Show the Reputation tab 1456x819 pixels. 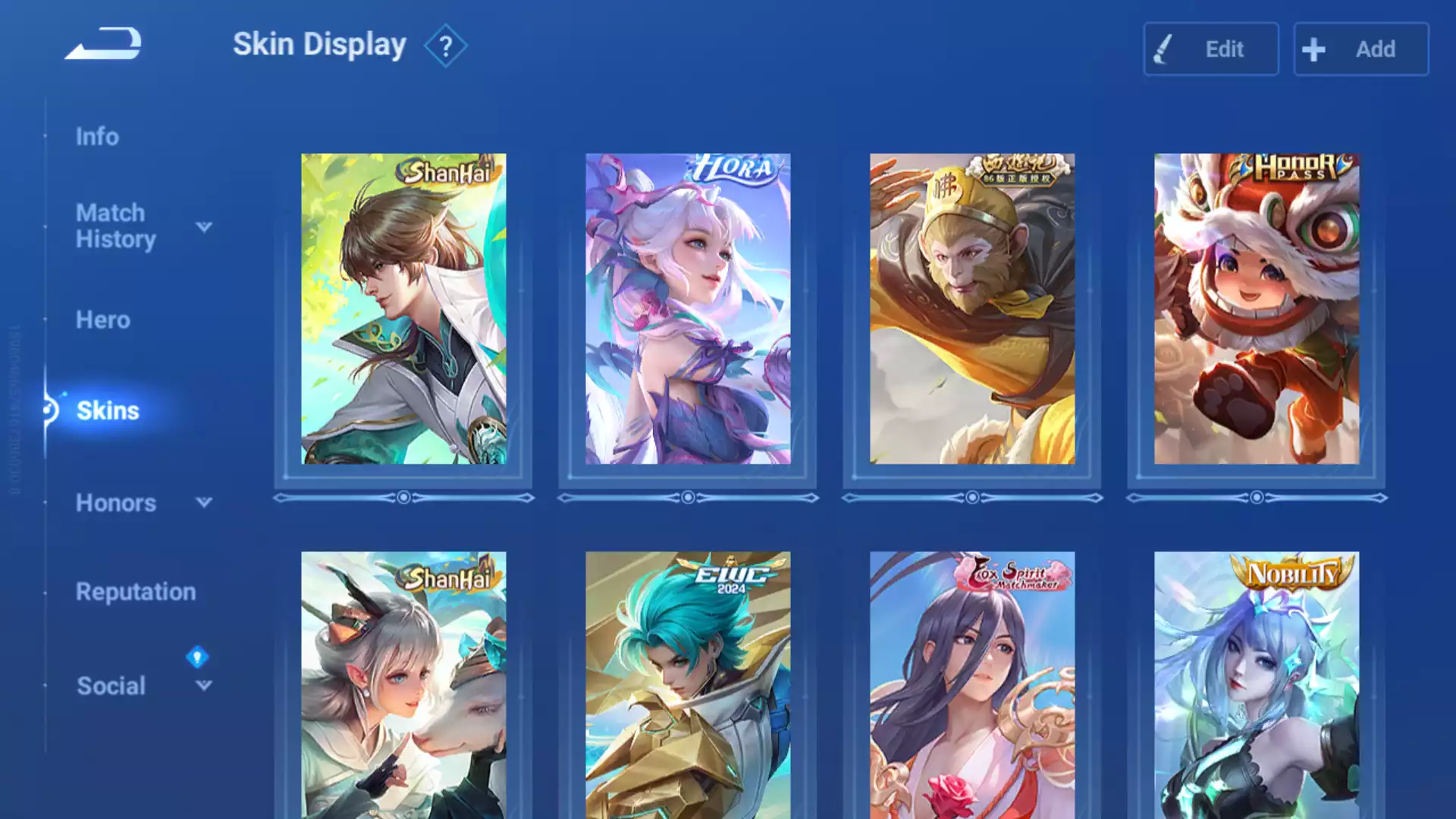tap(136, 591)
